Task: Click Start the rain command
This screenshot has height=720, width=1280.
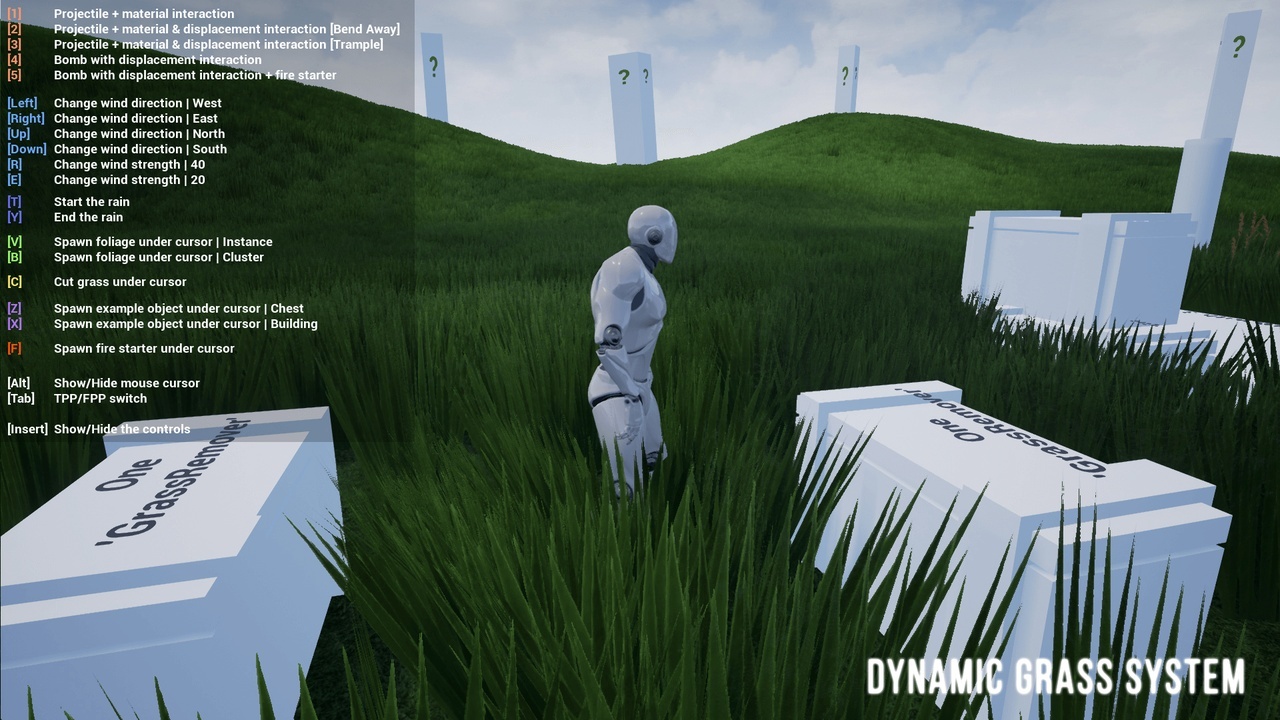Action: [91, 201]
